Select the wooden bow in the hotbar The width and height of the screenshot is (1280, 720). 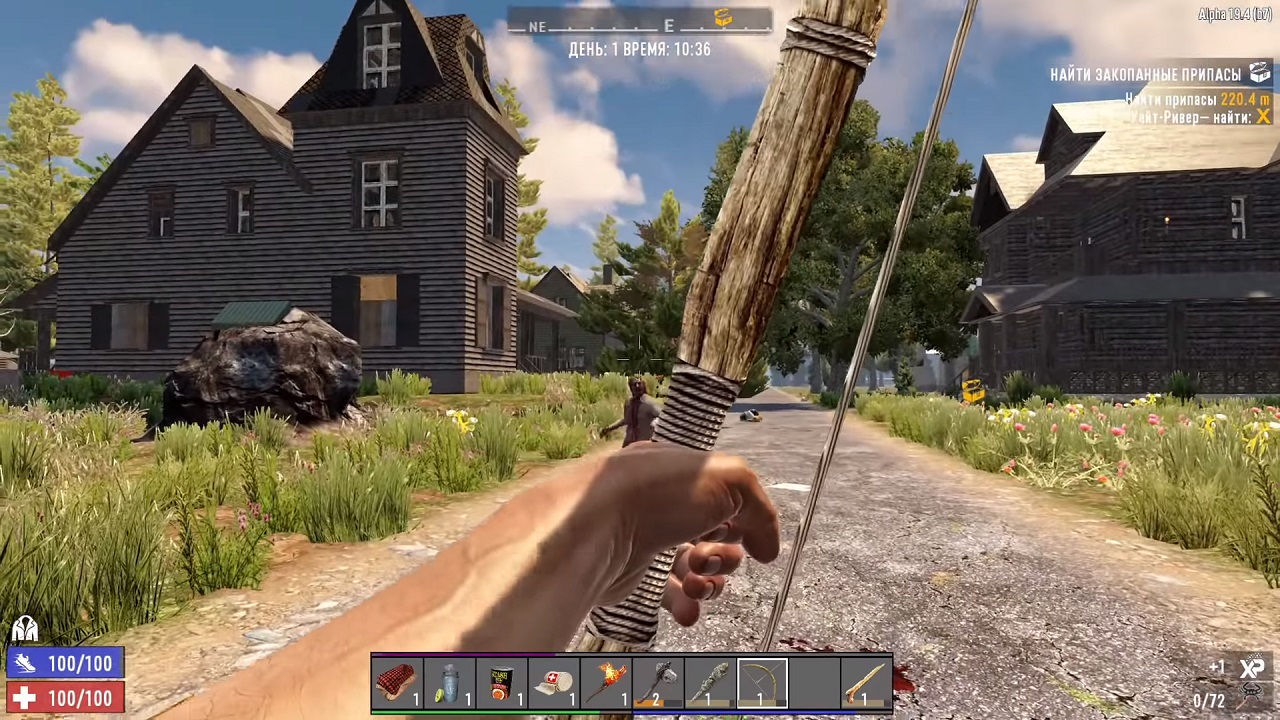762,683
